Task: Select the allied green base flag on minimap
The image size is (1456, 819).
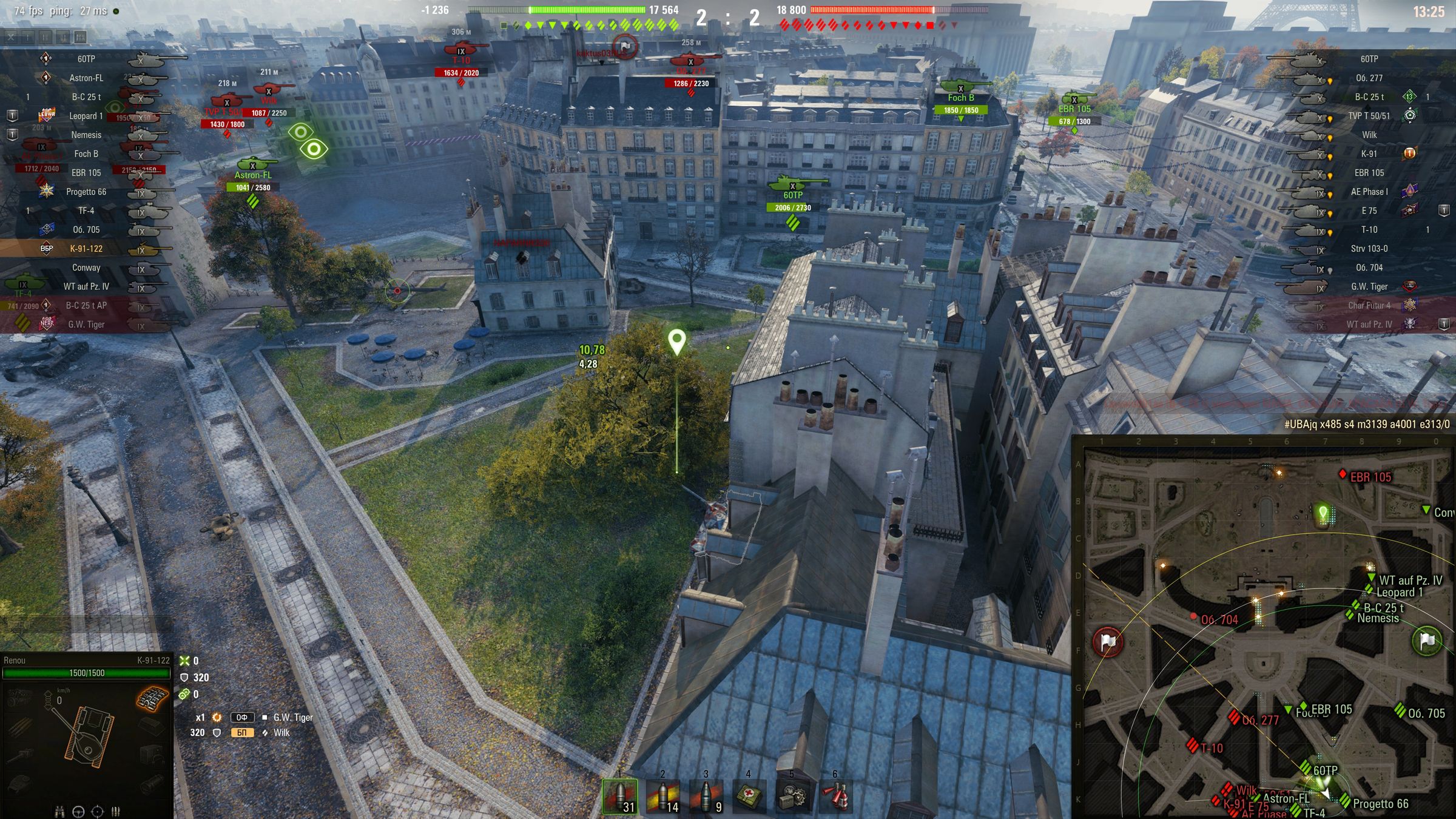Action: [1427, 641]
